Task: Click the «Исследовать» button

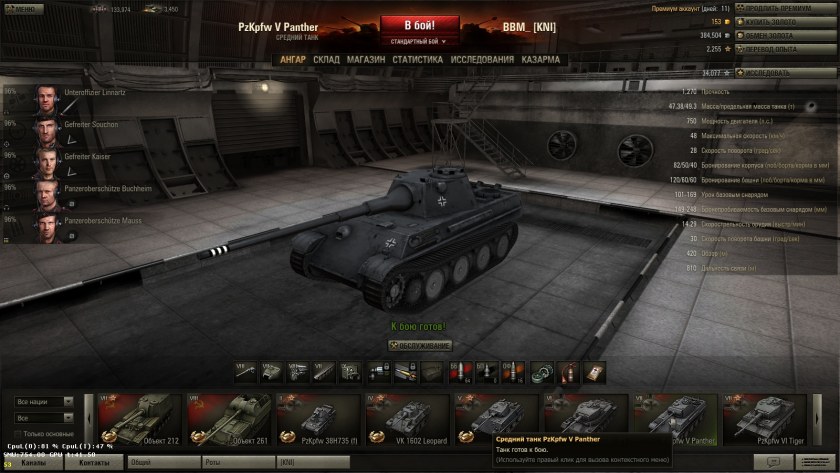Action: (x=785, y=73)
